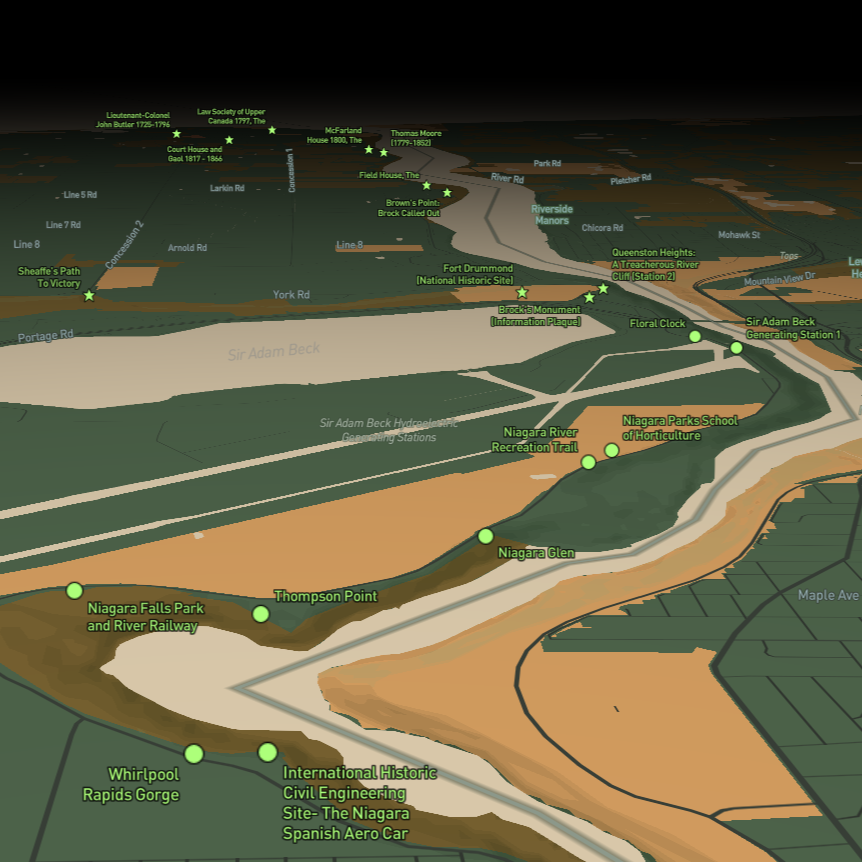Select the Sir Adam Beck Generating Station 1 marker
This screenshot has height=862, width=862.
pos(737,348)
